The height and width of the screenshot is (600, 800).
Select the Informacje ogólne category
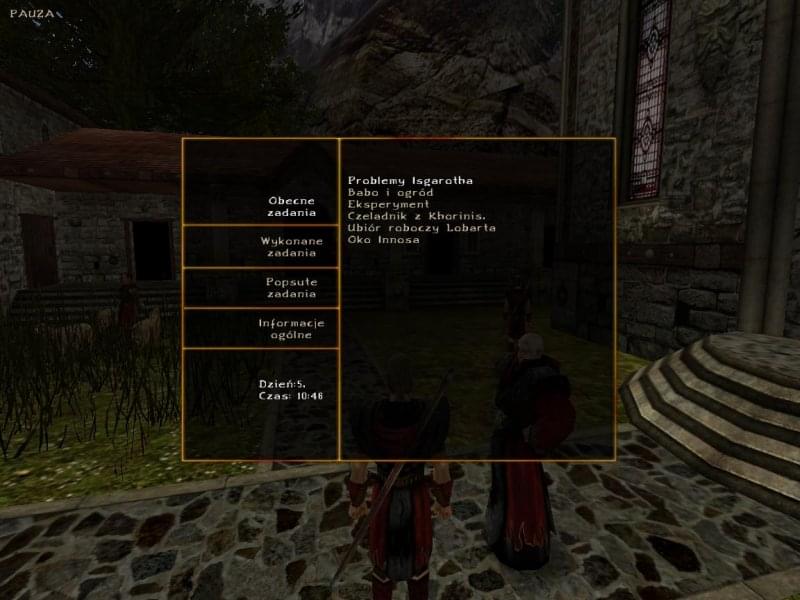pos(291,329)
